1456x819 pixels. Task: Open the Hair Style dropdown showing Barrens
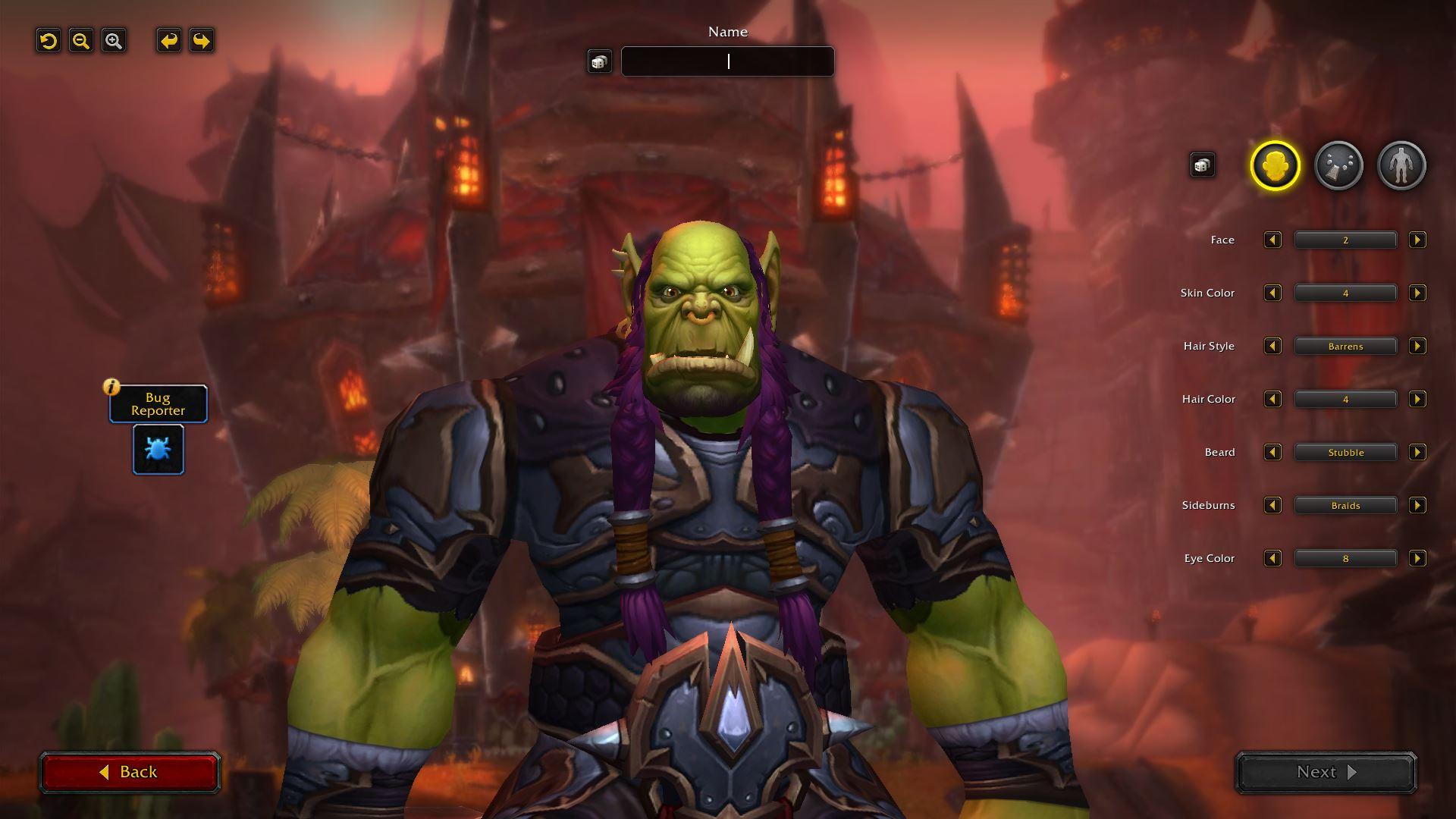point(1345,347)
